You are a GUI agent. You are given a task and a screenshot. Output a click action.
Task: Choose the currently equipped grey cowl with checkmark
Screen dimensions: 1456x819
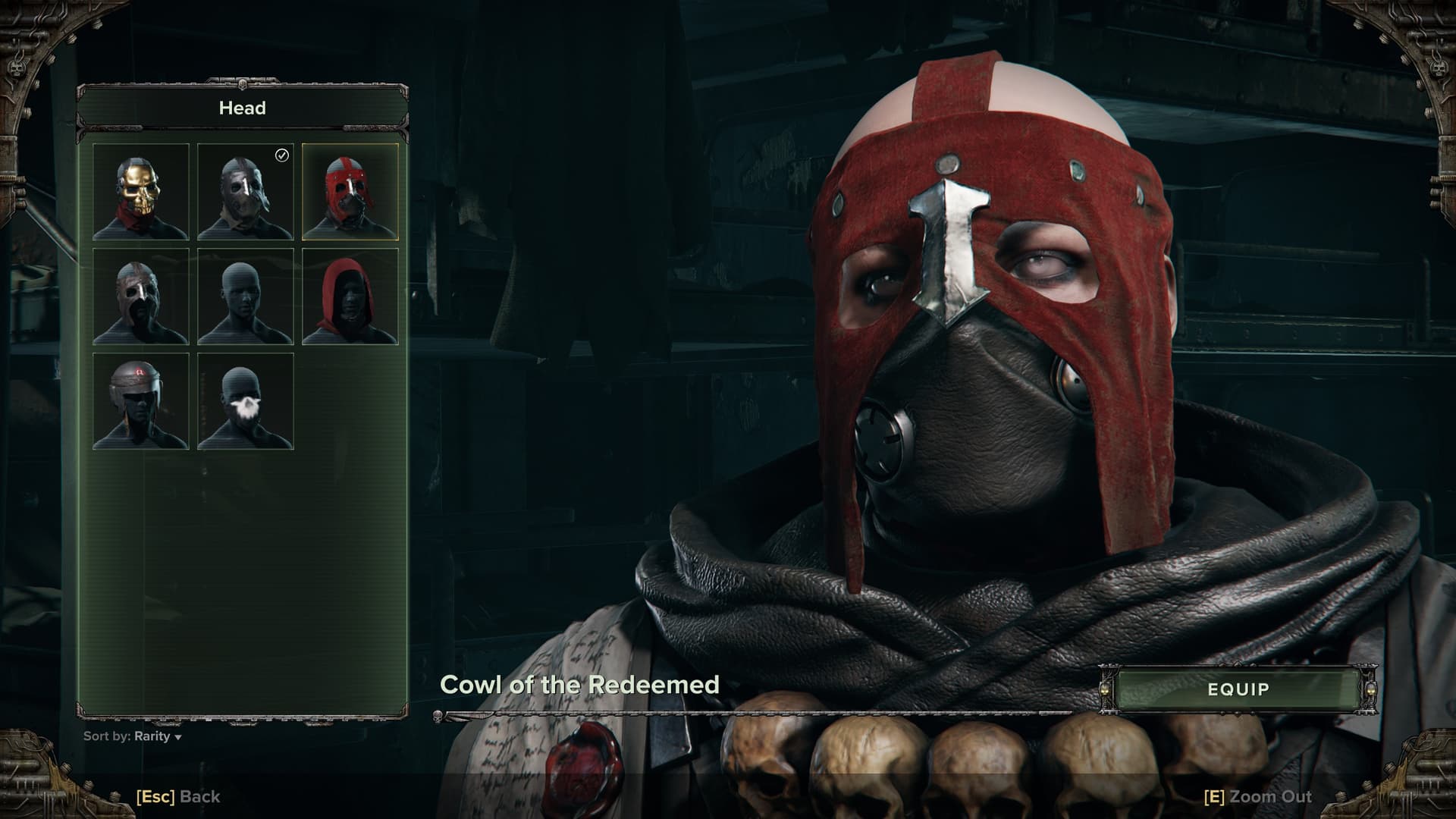(x=246, y=192)
